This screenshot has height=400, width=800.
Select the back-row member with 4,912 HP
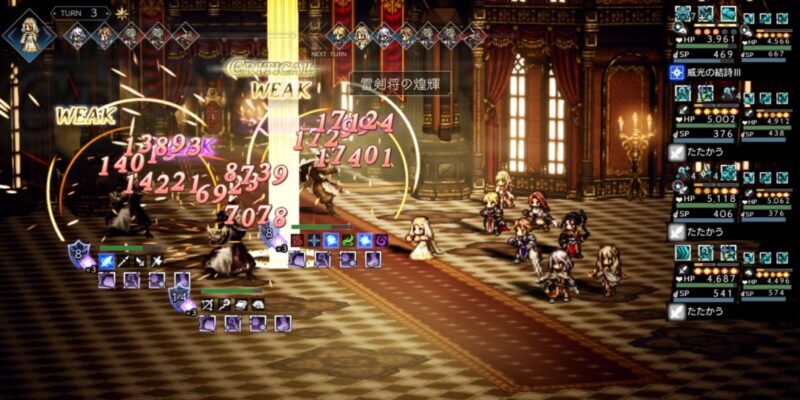[x=766, y=119]
